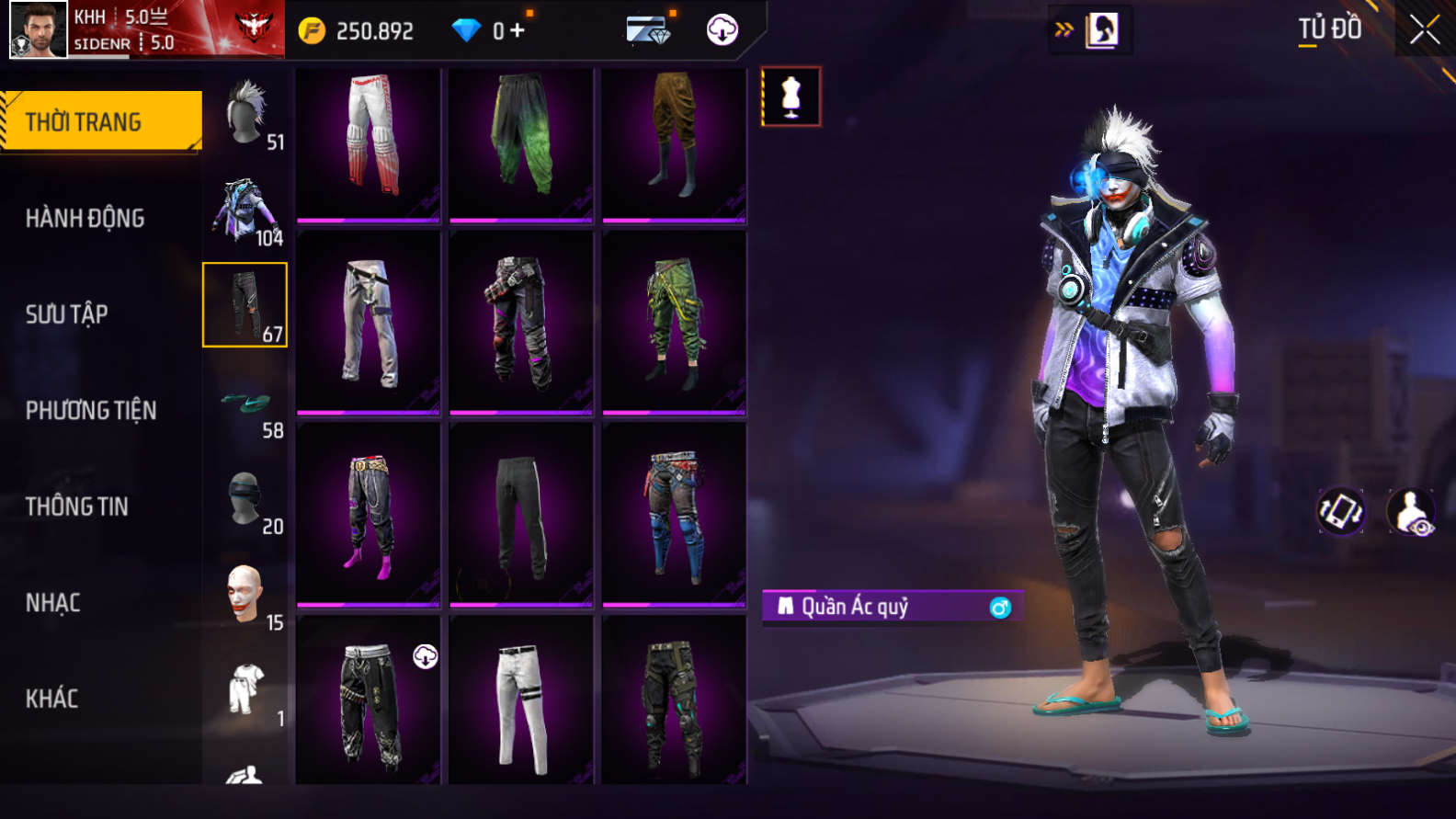Switch to the Sưu Tập section
The width and height of the screenshot is (1456, 819).
click(x=67, y=314)
